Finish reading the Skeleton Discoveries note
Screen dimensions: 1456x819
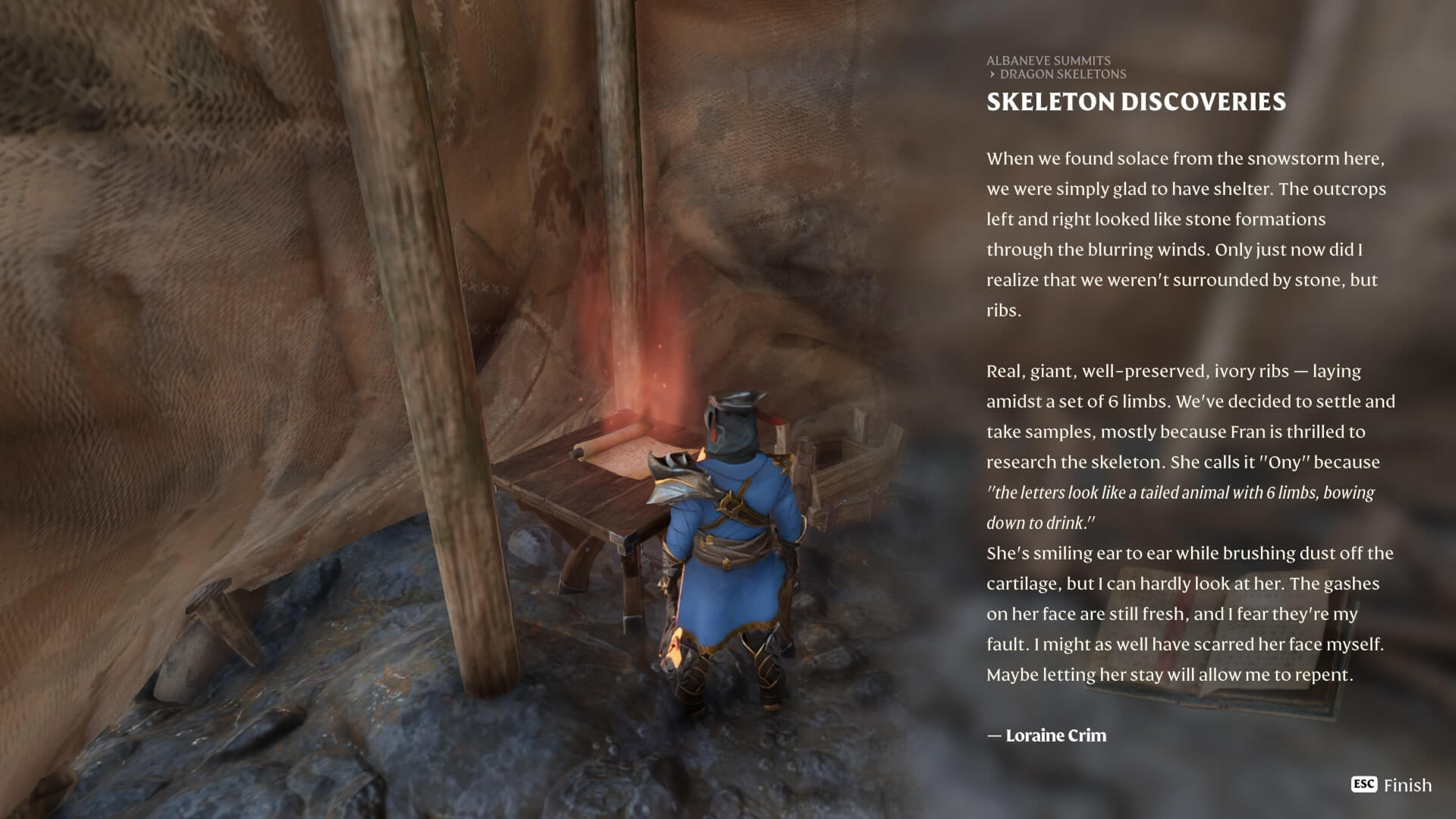tap(1392, 785)
